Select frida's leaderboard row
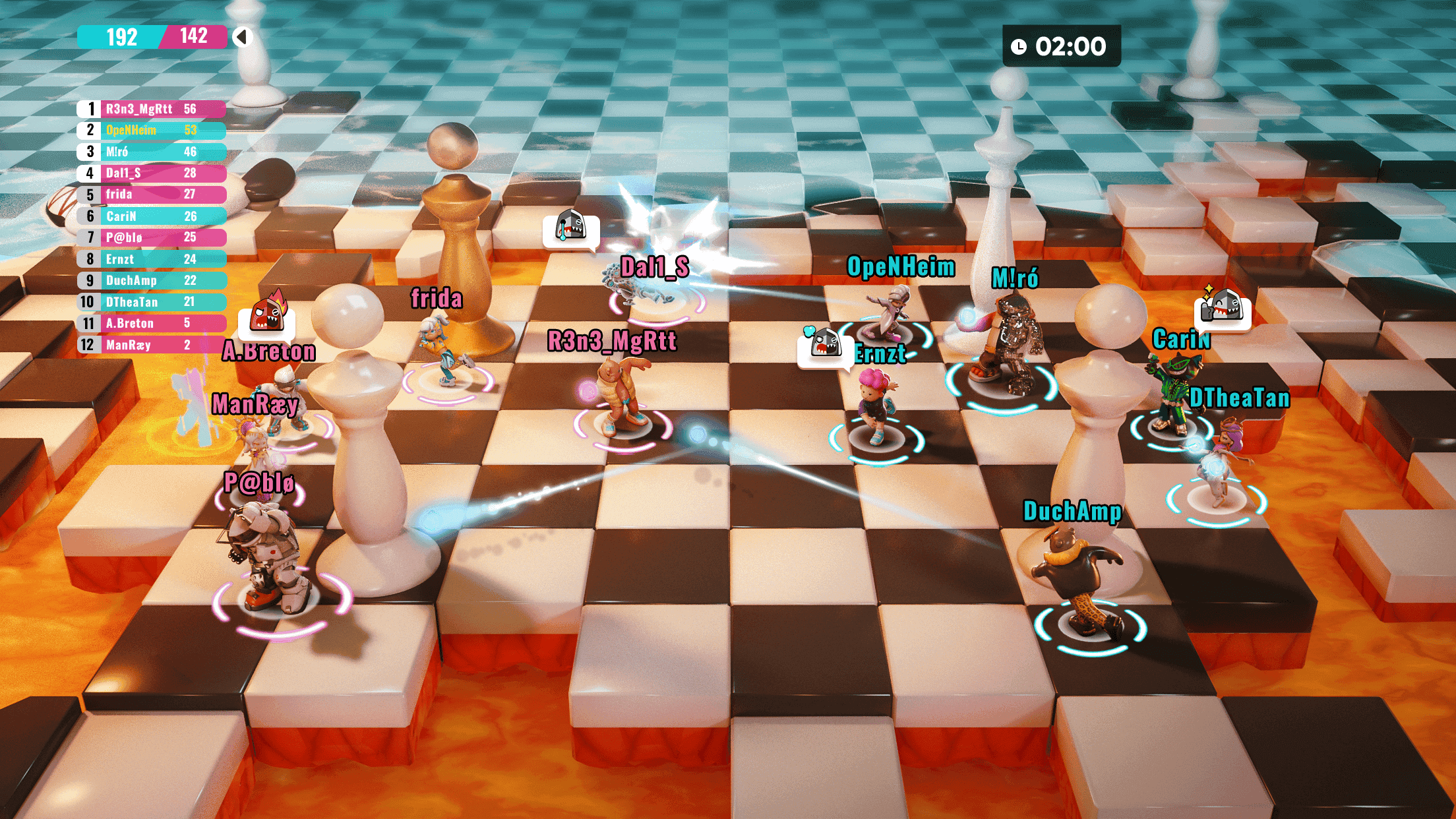The image size is (1456, 819). [152, 195]
